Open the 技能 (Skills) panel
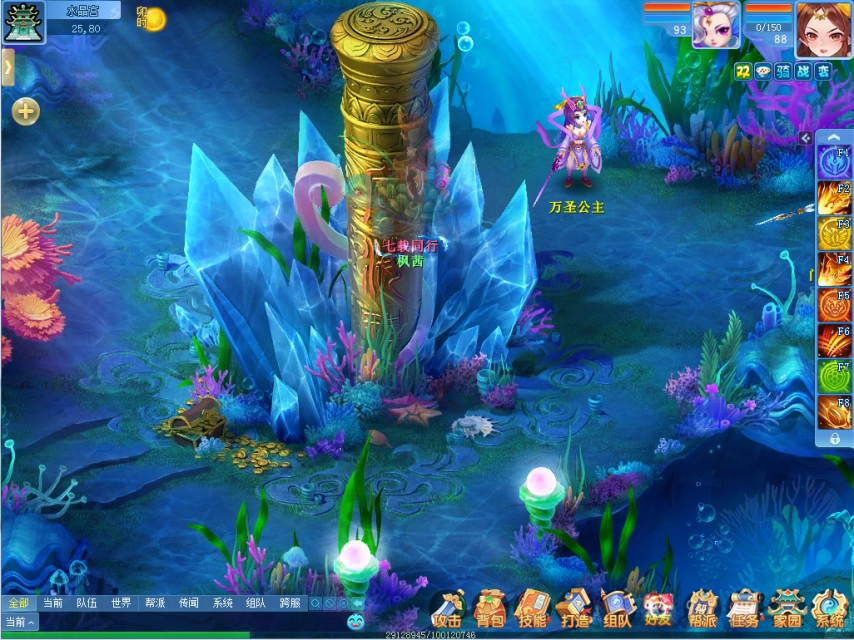854x640 pixels. tap(532, 608)
